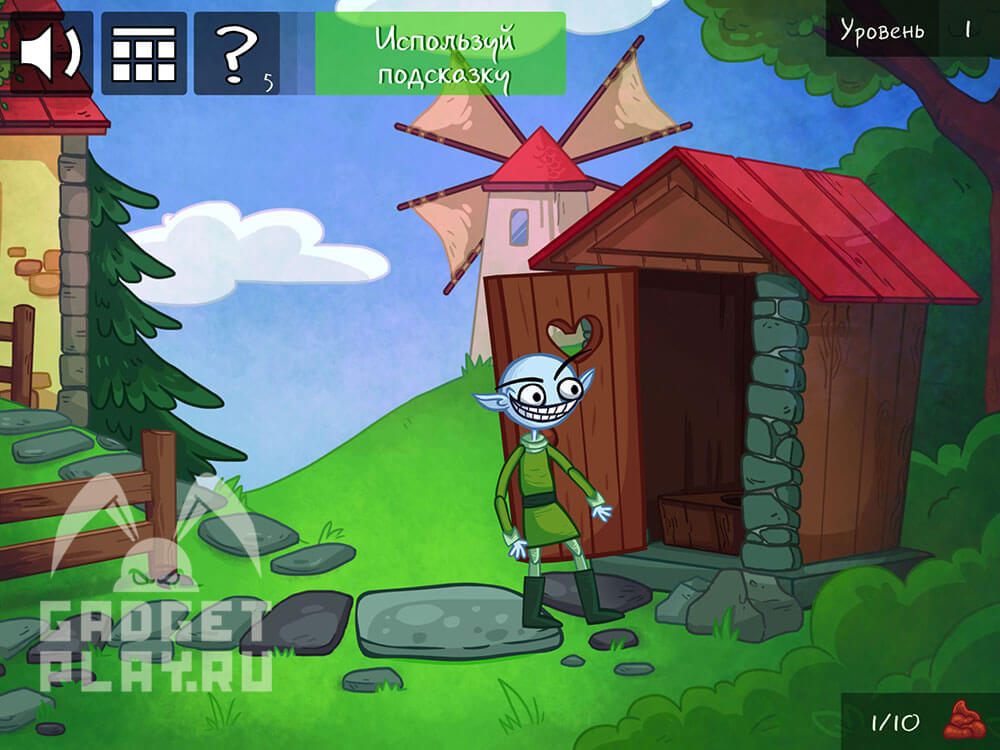Toggle the sound speaker icon
This screenshot has width=1000, height=750.
tap(48, 53)
